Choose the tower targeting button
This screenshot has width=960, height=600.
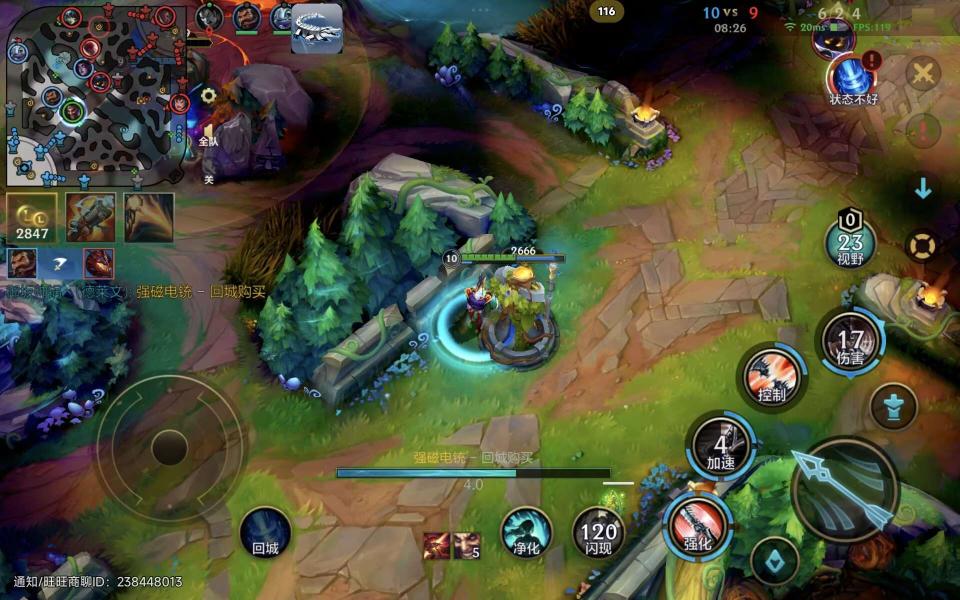point(893,406)
